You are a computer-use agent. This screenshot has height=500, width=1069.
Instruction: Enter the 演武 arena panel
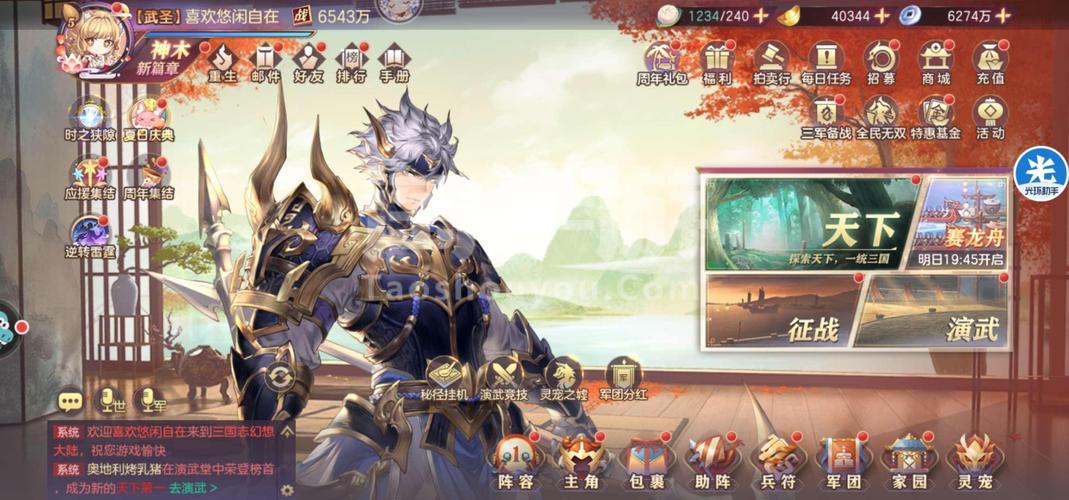(x=931, y=312)
